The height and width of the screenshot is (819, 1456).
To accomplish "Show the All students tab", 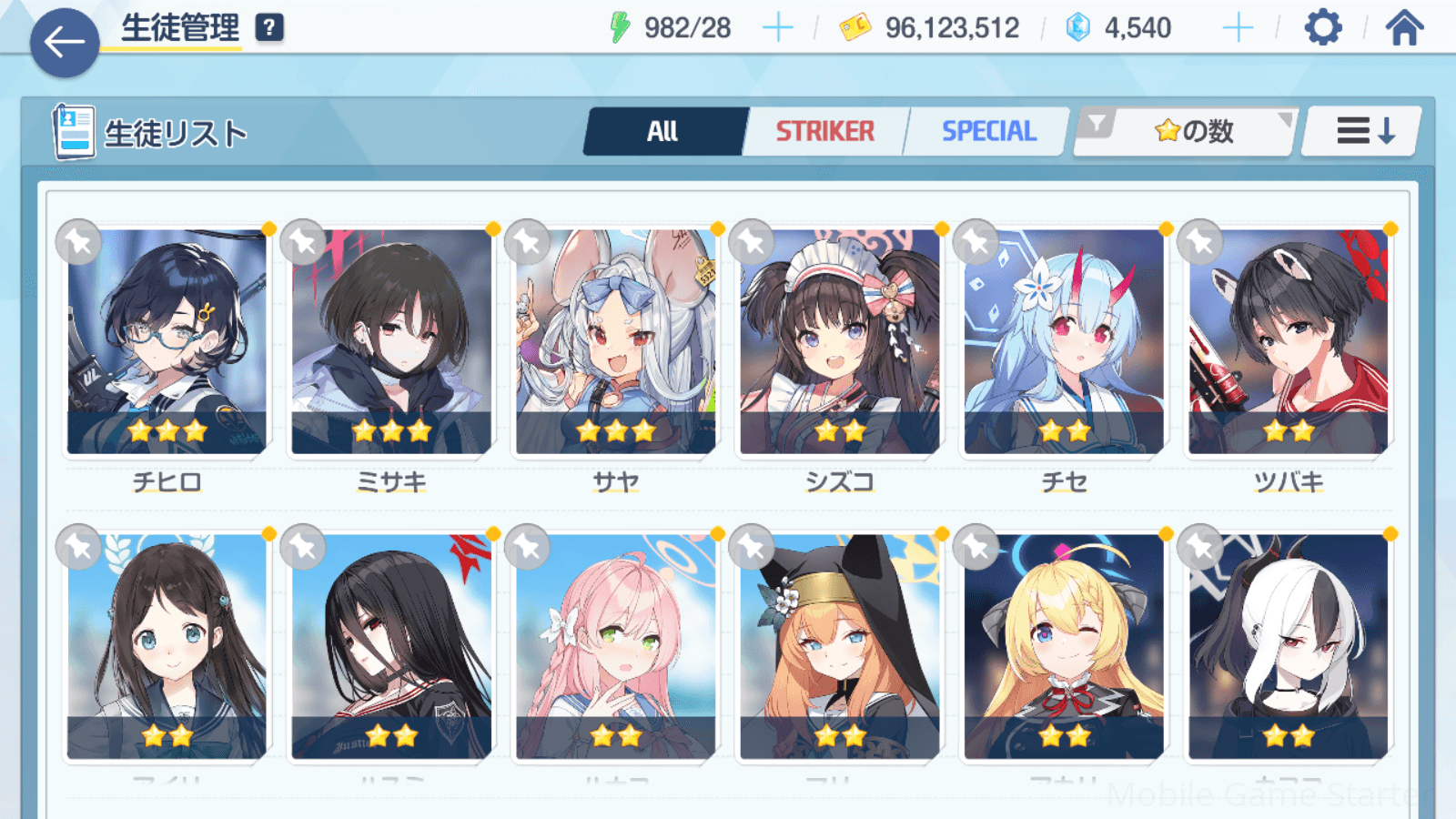I will coord(663,132).
